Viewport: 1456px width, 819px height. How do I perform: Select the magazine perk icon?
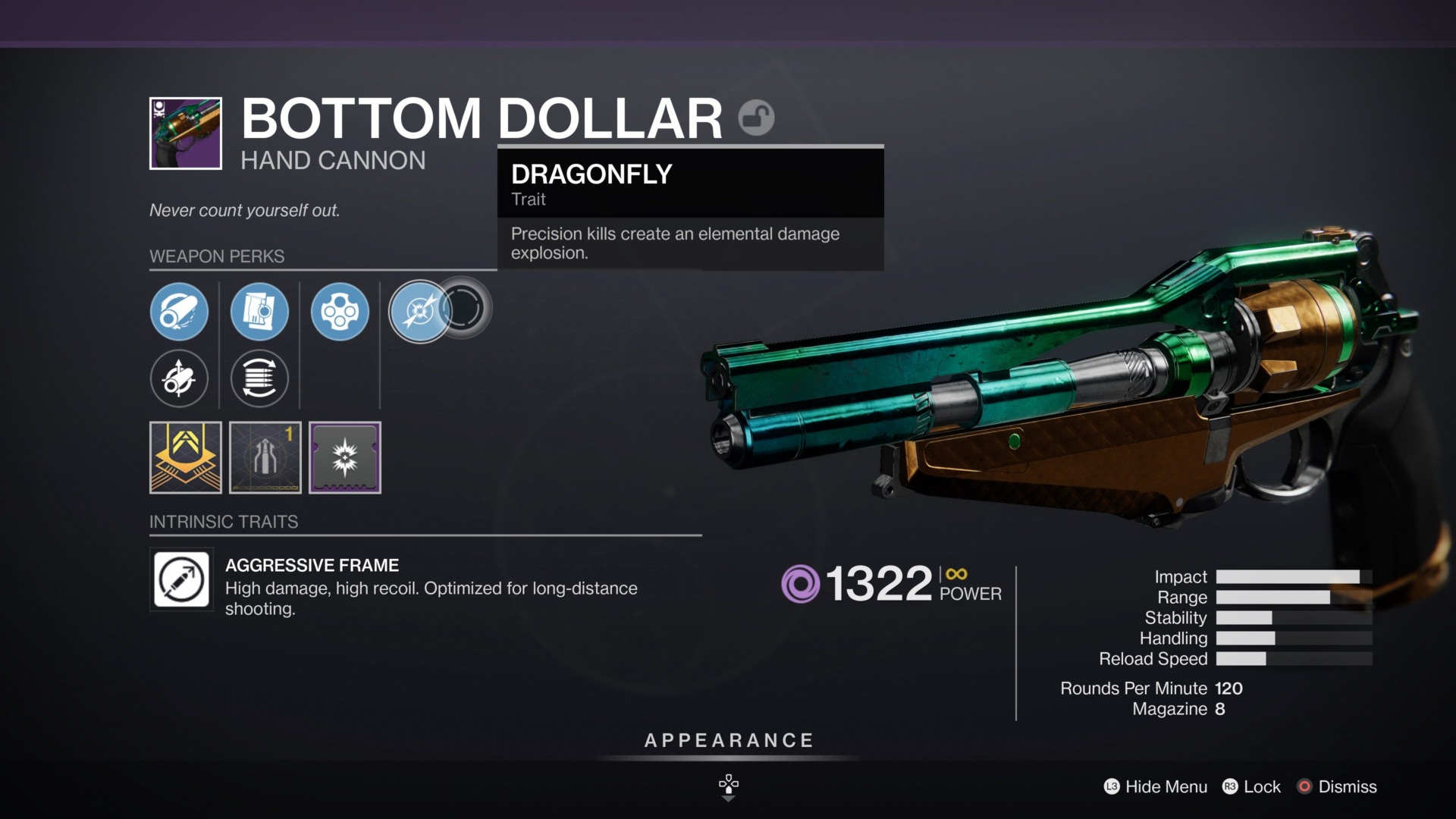259,312
